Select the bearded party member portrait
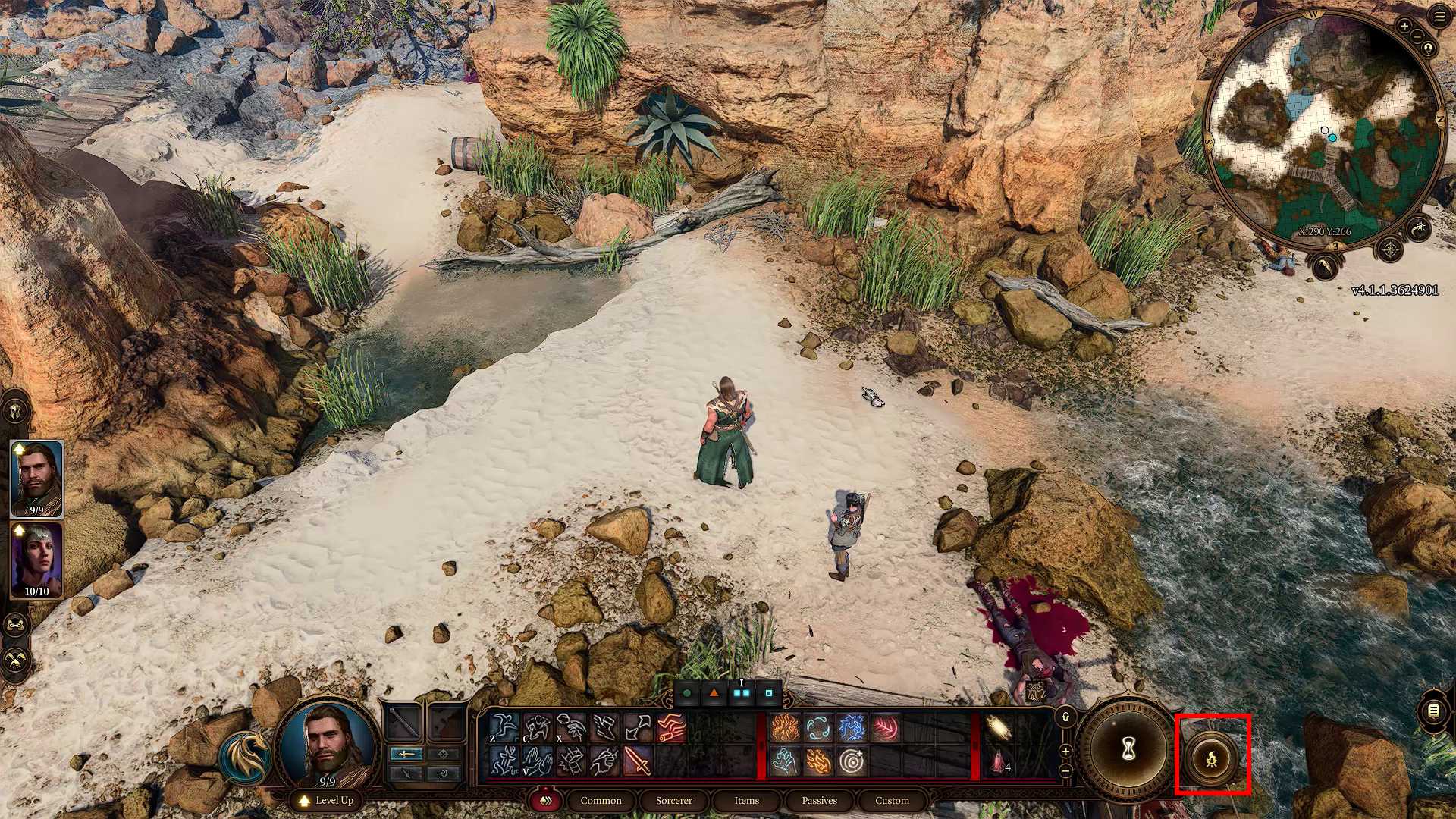 [x=36, y=478]
